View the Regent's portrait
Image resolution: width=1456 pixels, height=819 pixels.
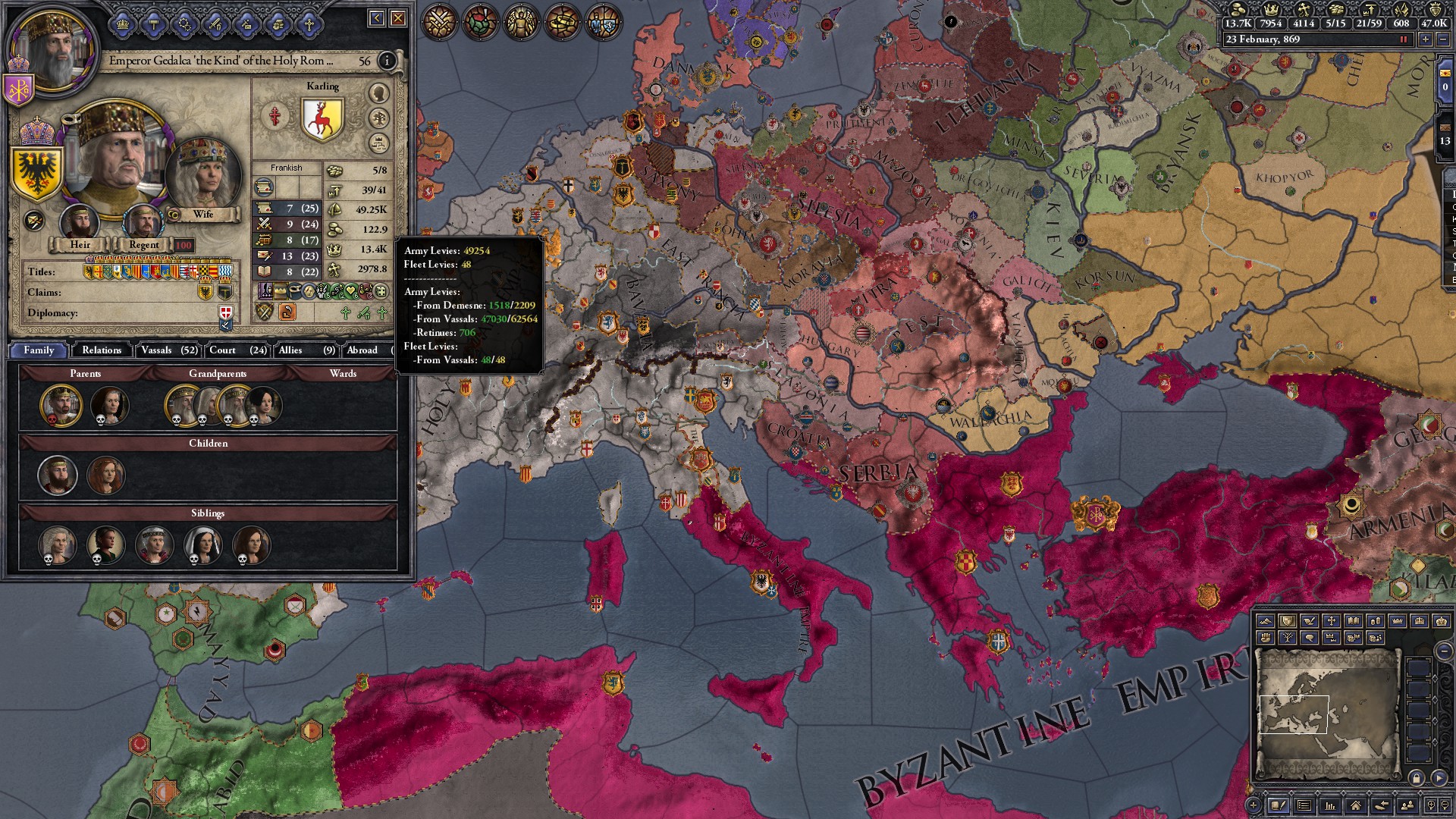pos(143,222)
